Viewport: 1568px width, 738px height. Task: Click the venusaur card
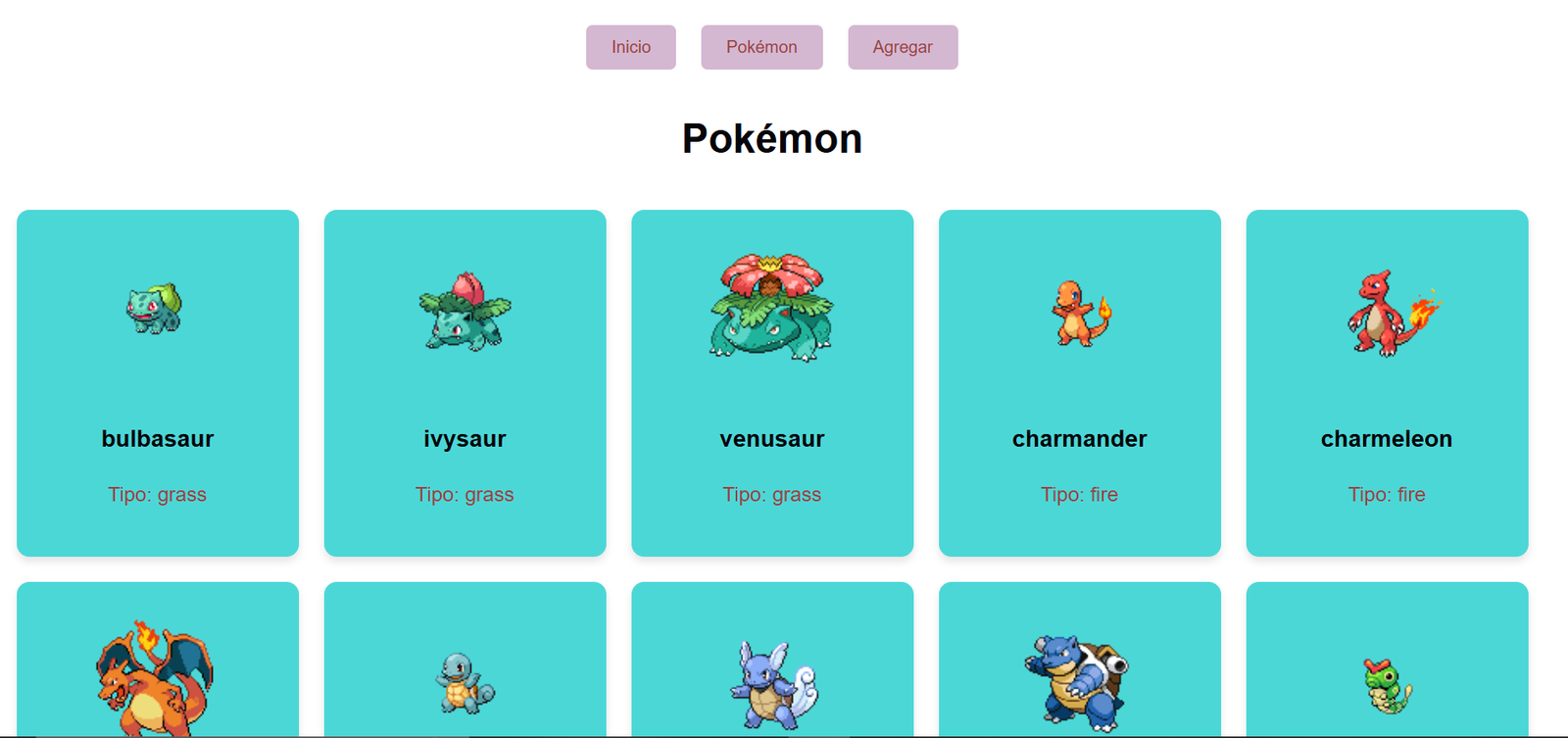pos(771,382)
